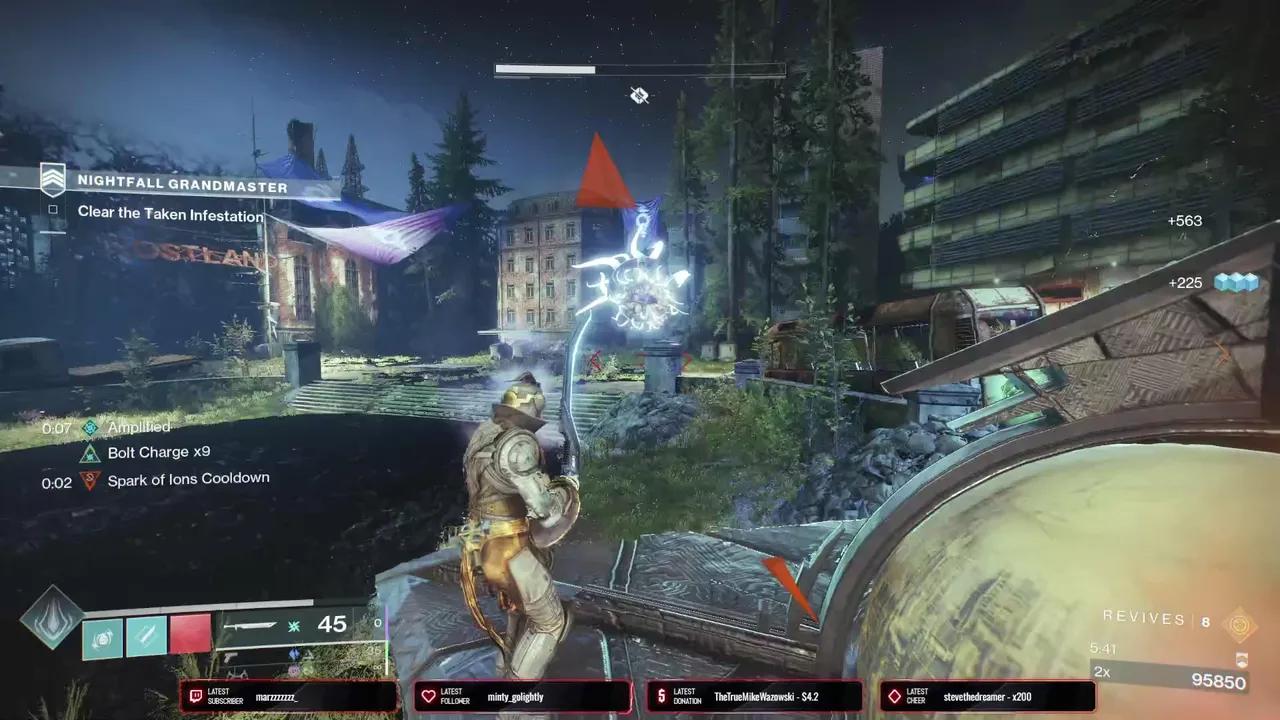
Task: Click the orange revive token diamond icon
Action: (x=1240, y=624)
